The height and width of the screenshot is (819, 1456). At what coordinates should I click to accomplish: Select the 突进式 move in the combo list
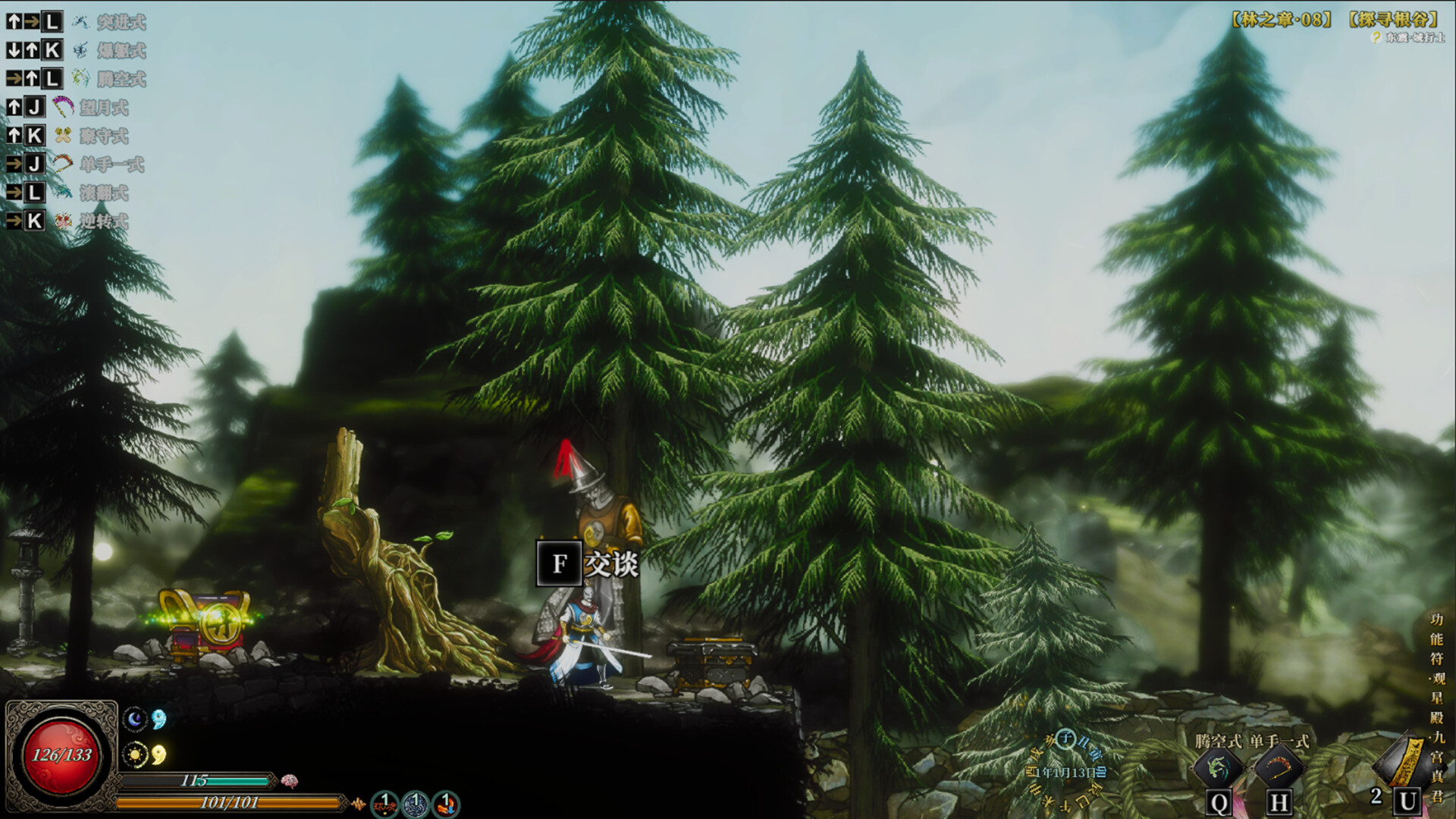tap(120, 22)
